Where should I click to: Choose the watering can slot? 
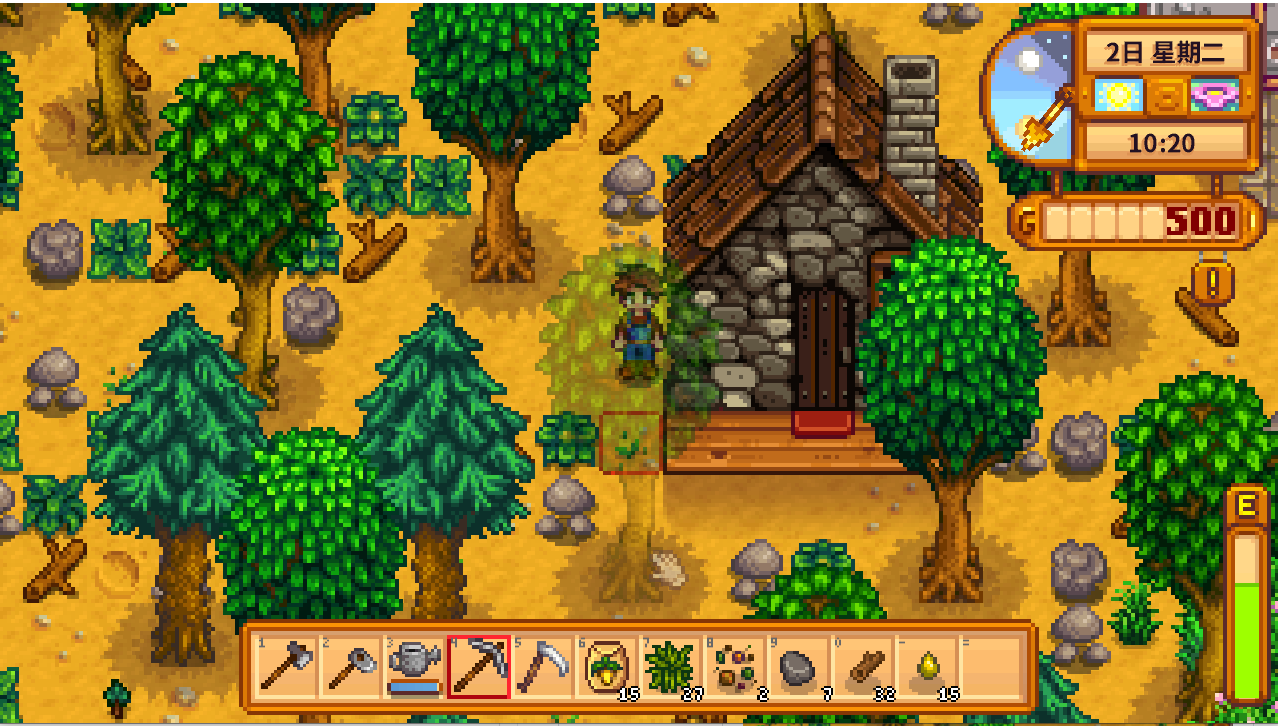coord(414,667)
